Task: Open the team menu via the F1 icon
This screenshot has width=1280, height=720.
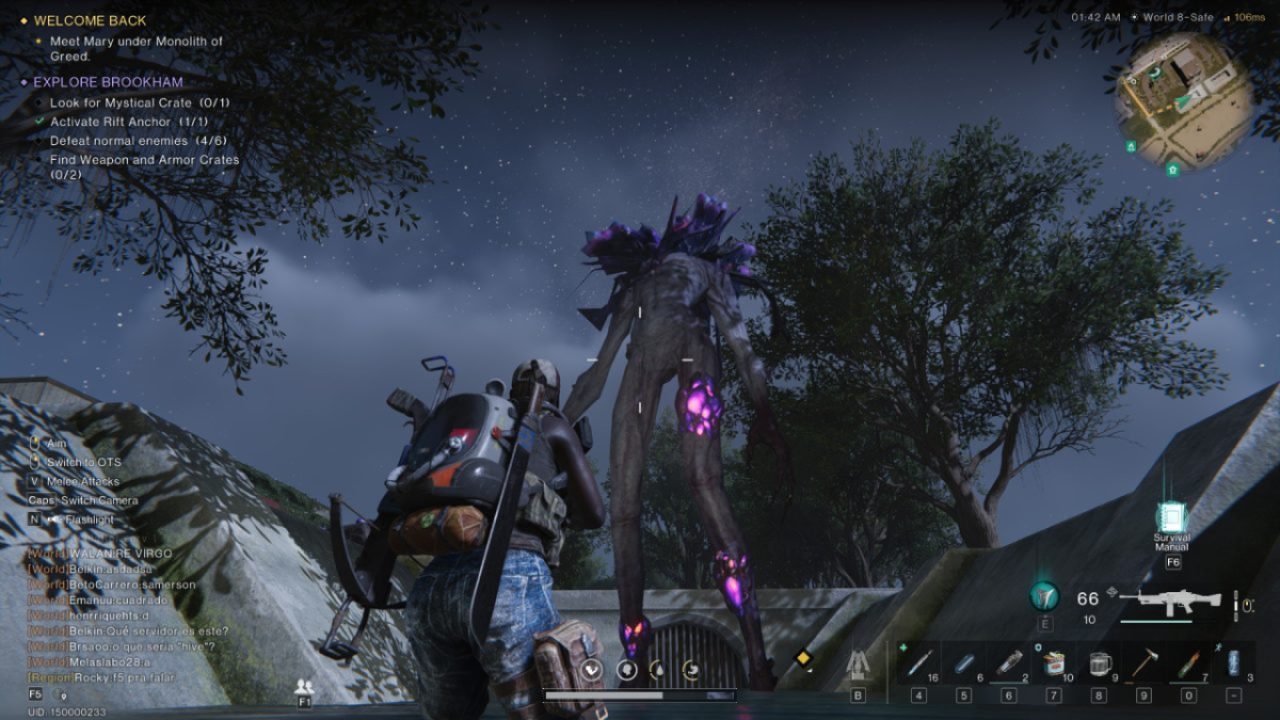Action: coord(303,686)
